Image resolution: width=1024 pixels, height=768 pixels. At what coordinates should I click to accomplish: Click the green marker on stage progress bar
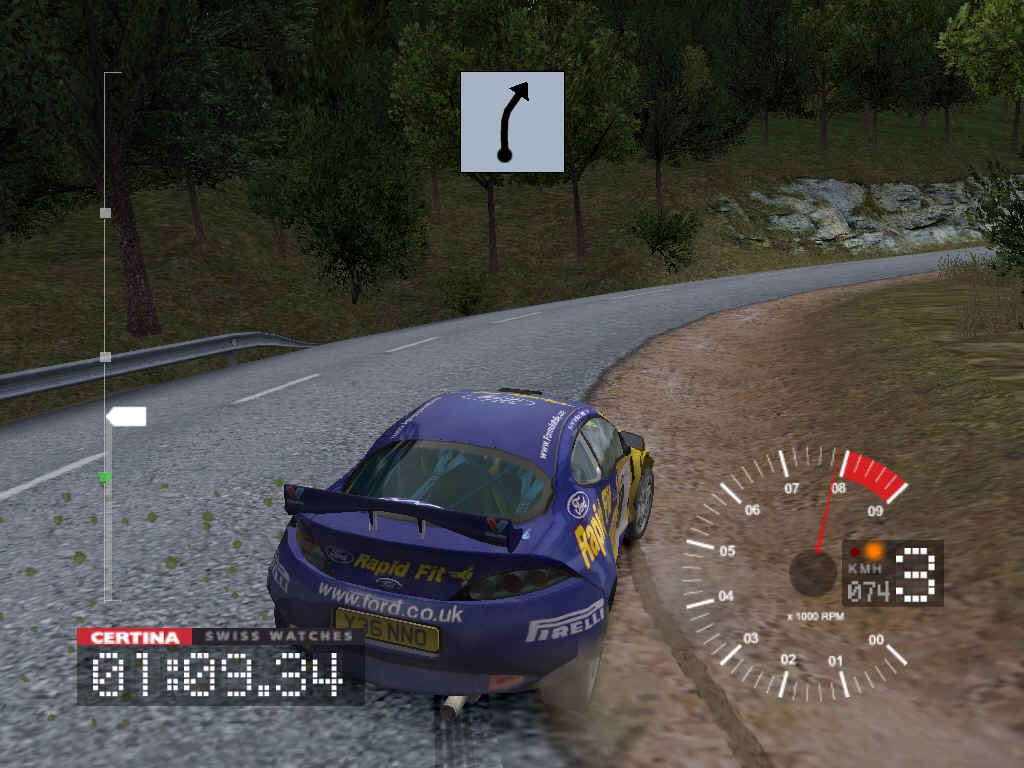coord(105,478)
